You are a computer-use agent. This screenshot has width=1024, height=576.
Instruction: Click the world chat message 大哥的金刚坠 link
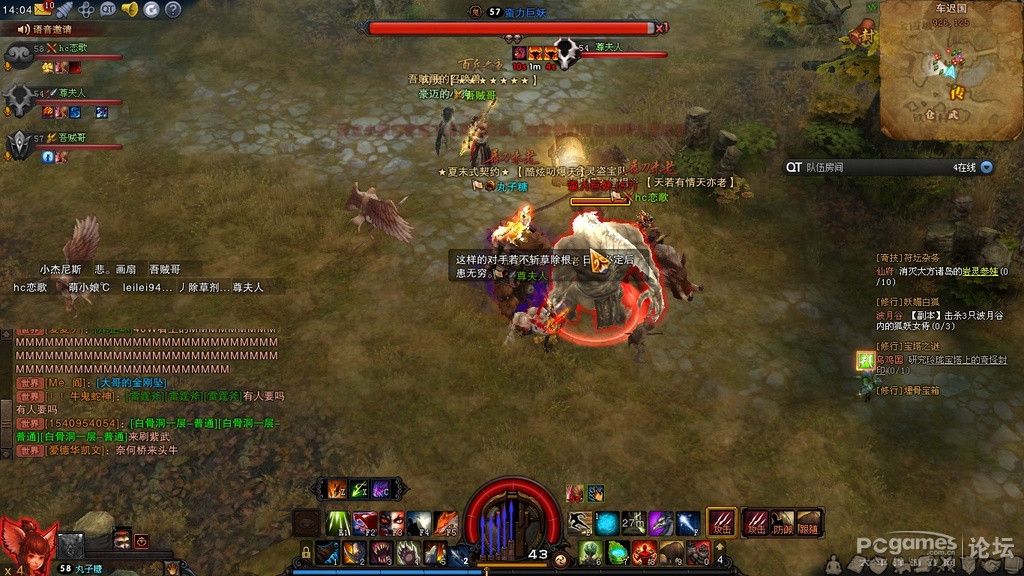(133, 382)
